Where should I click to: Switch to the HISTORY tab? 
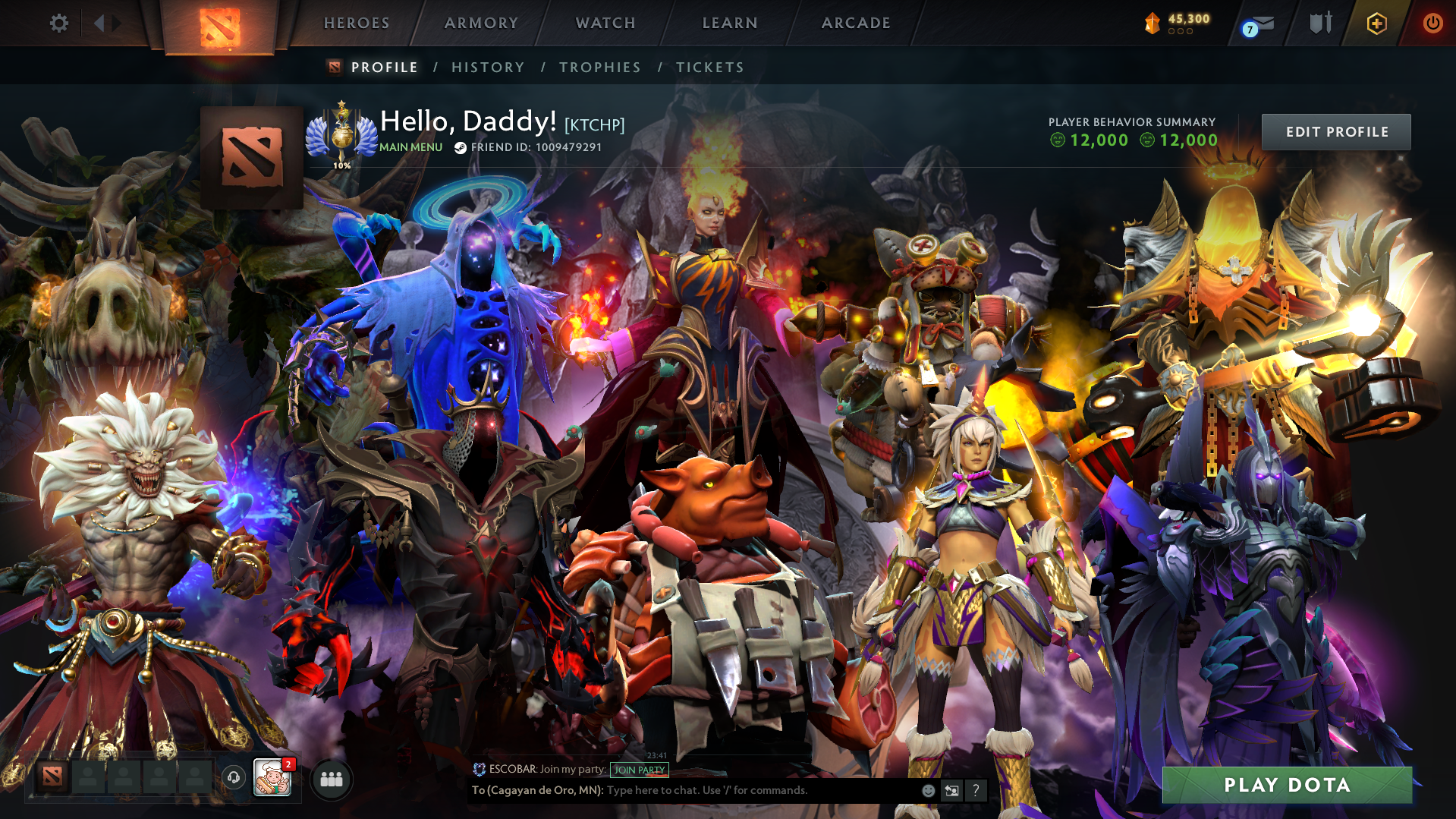pyautogui.click(x=487, y=67)
